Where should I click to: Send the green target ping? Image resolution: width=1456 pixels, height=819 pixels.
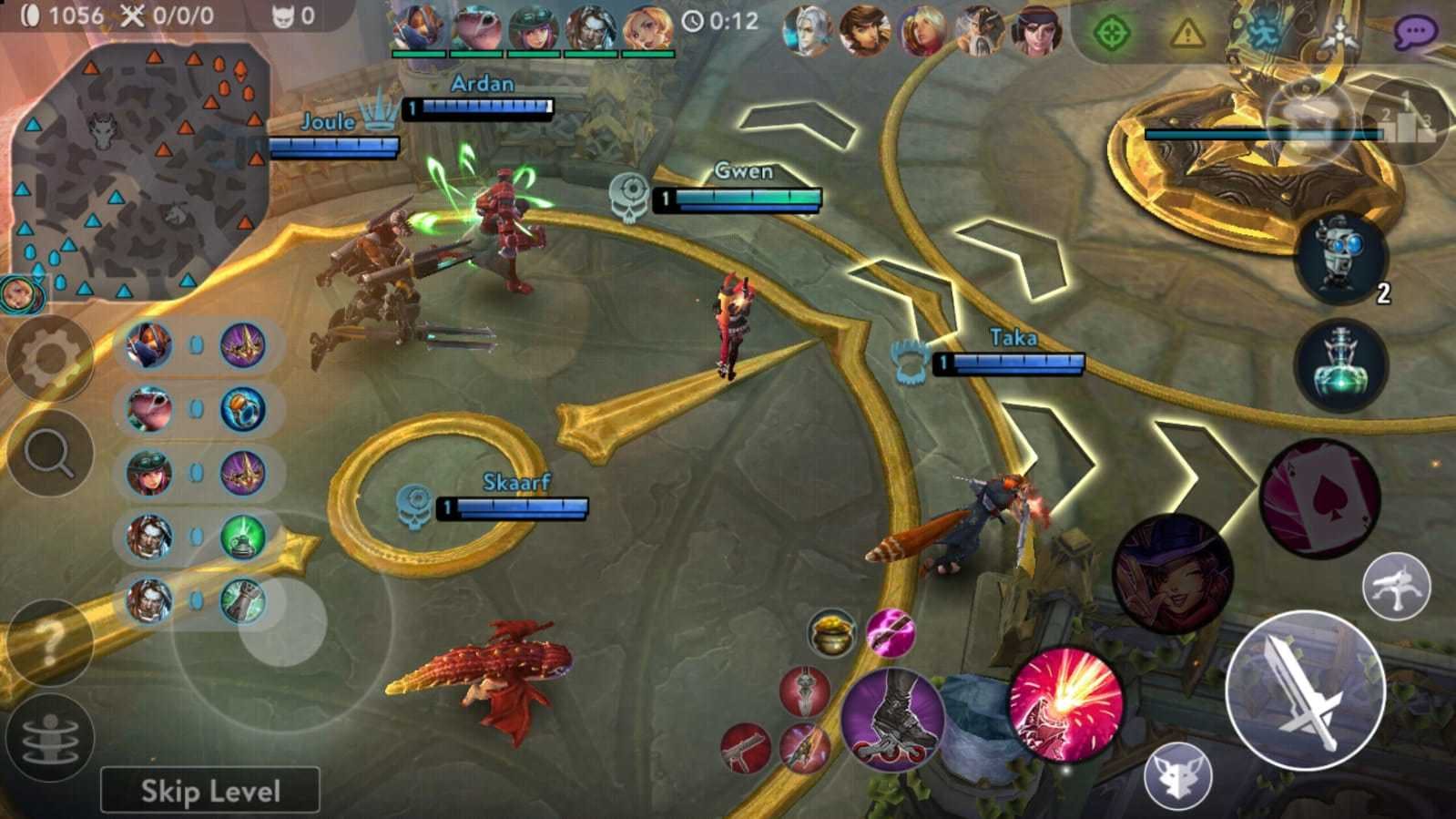[1110, 34]
